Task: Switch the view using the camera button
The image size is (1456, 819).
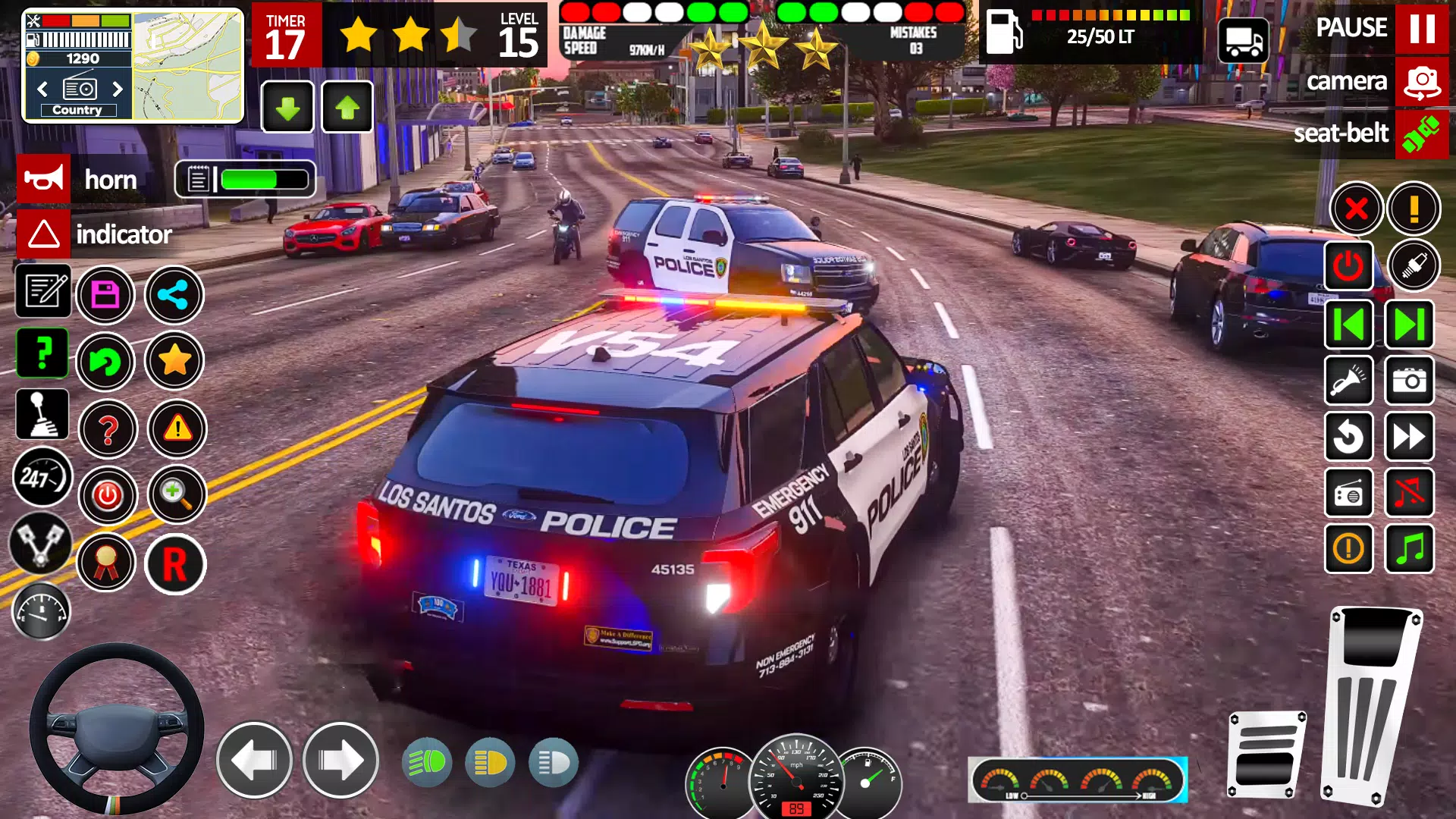Action: 1421,82
